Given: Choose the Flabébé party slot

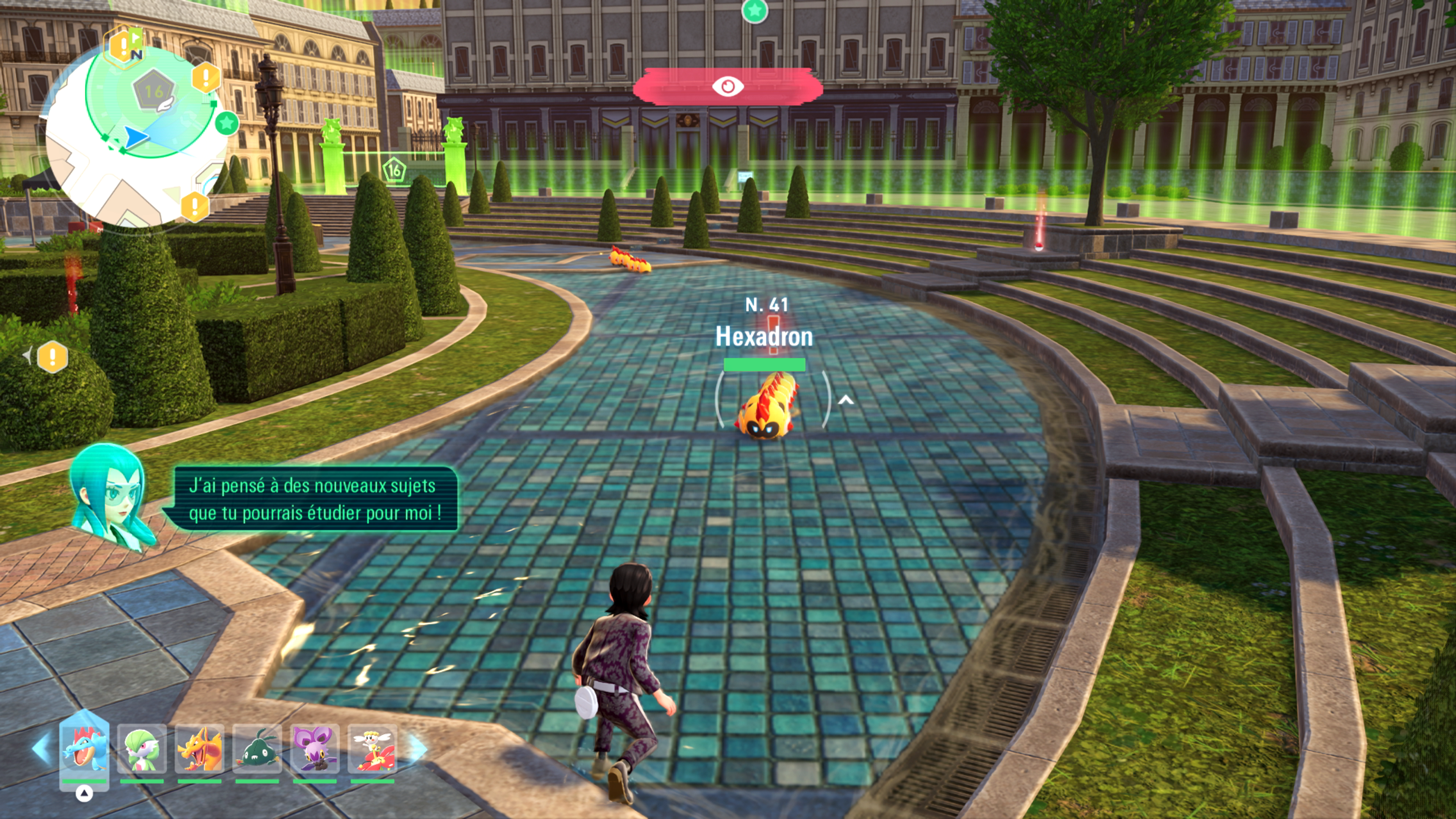Looking at the screenshot, I should 372,749.
